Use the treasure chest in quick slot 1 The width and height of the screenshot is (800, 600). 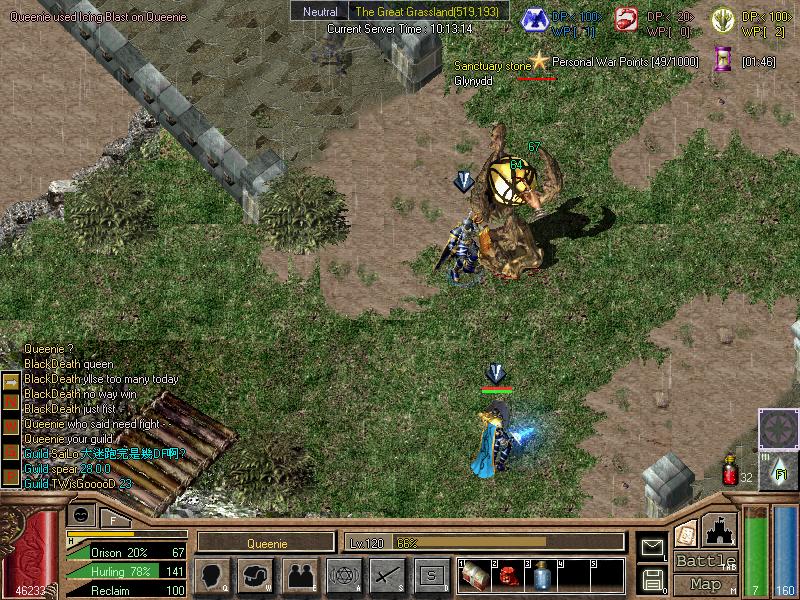pos(476,577)
